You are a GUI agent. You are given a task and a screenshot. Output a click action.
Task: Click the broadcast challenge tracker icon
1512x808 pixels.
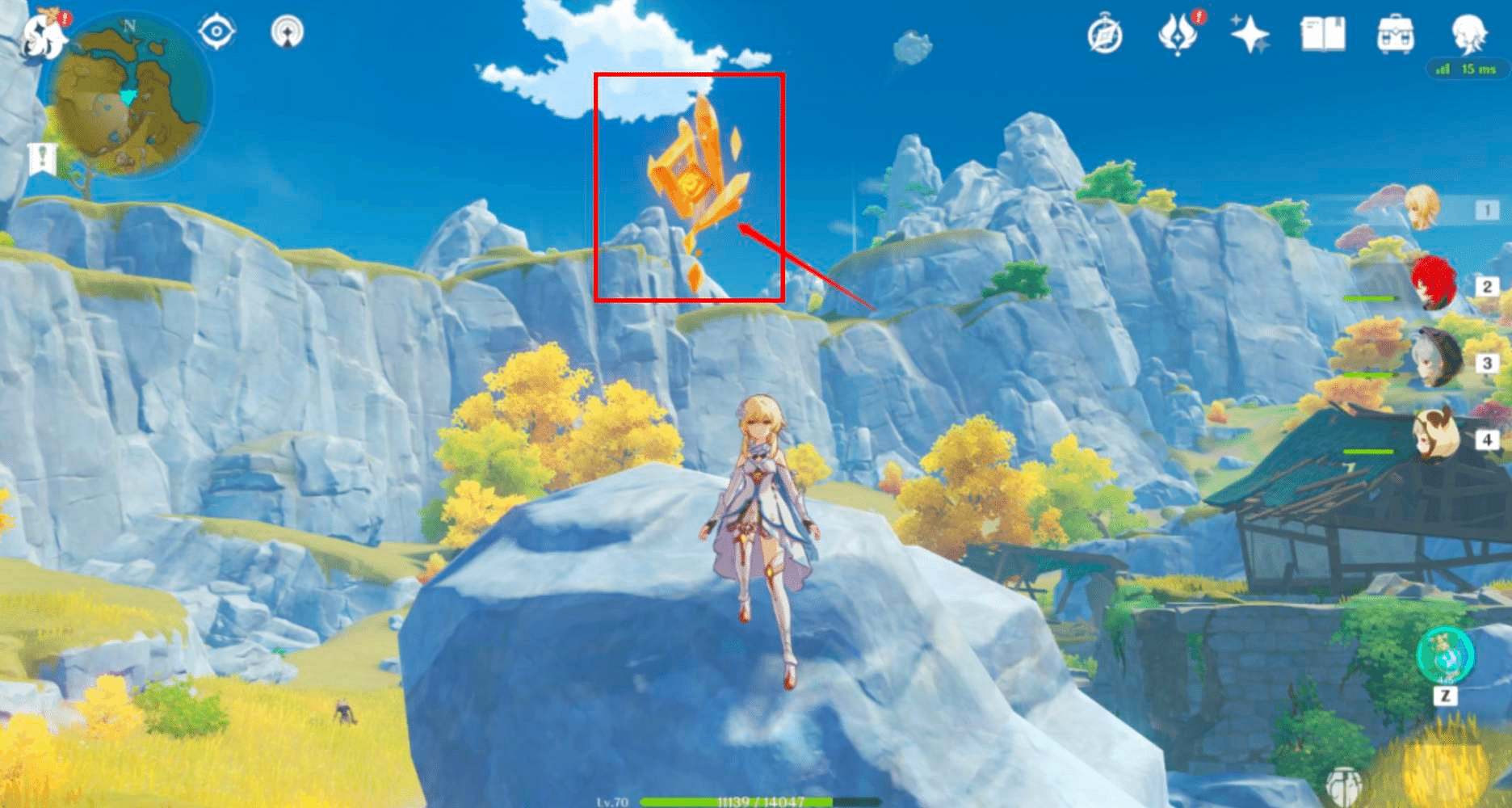287,32
